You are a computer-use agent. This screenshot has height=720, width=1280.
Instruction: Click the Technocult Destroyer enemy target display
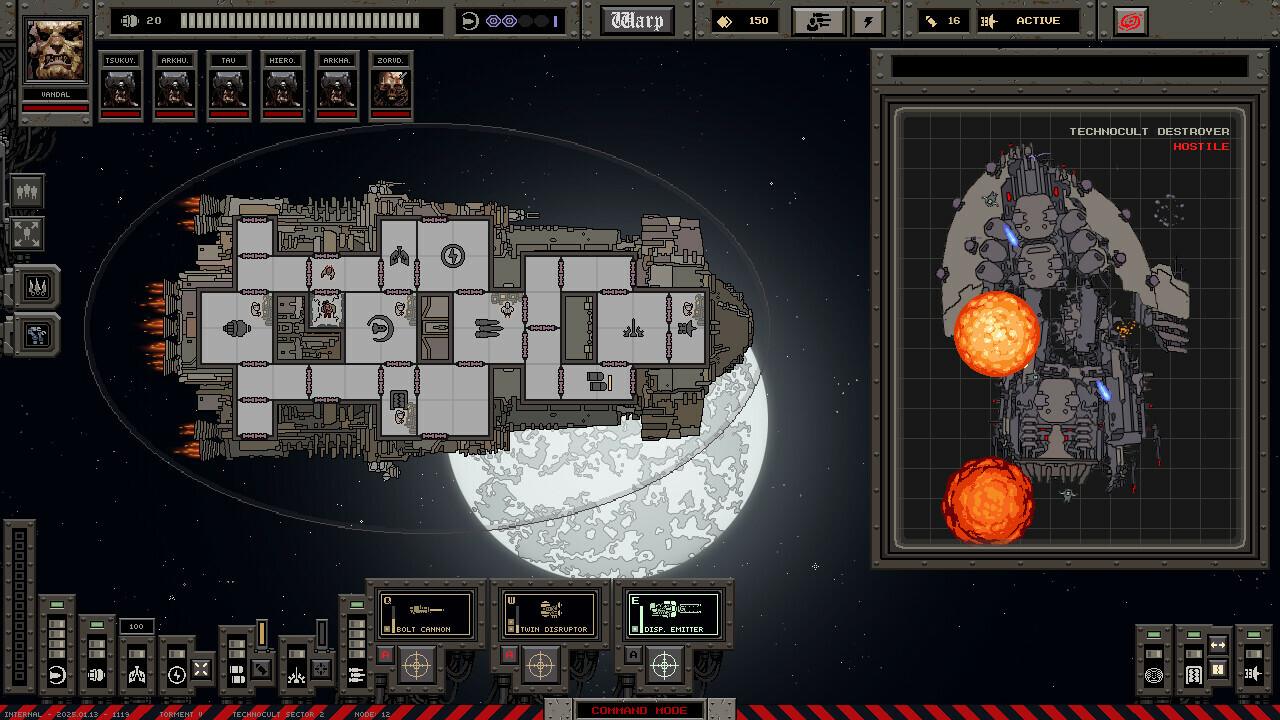1070,328
